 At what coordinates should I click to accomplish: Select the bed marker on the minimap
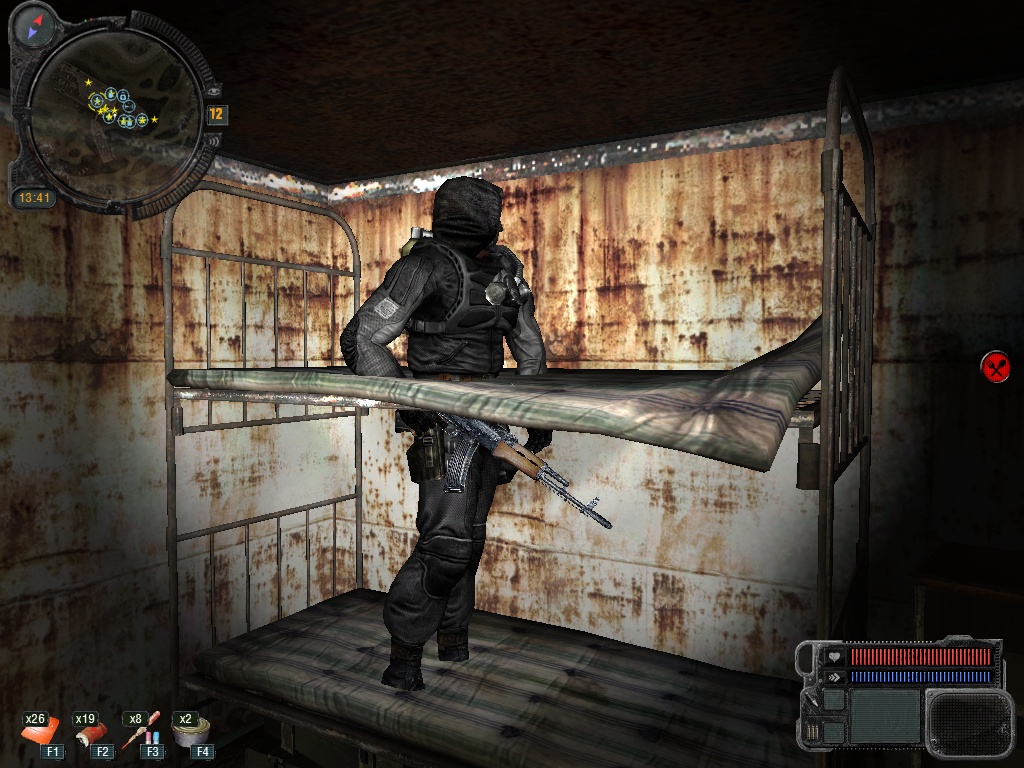point(129,107)
